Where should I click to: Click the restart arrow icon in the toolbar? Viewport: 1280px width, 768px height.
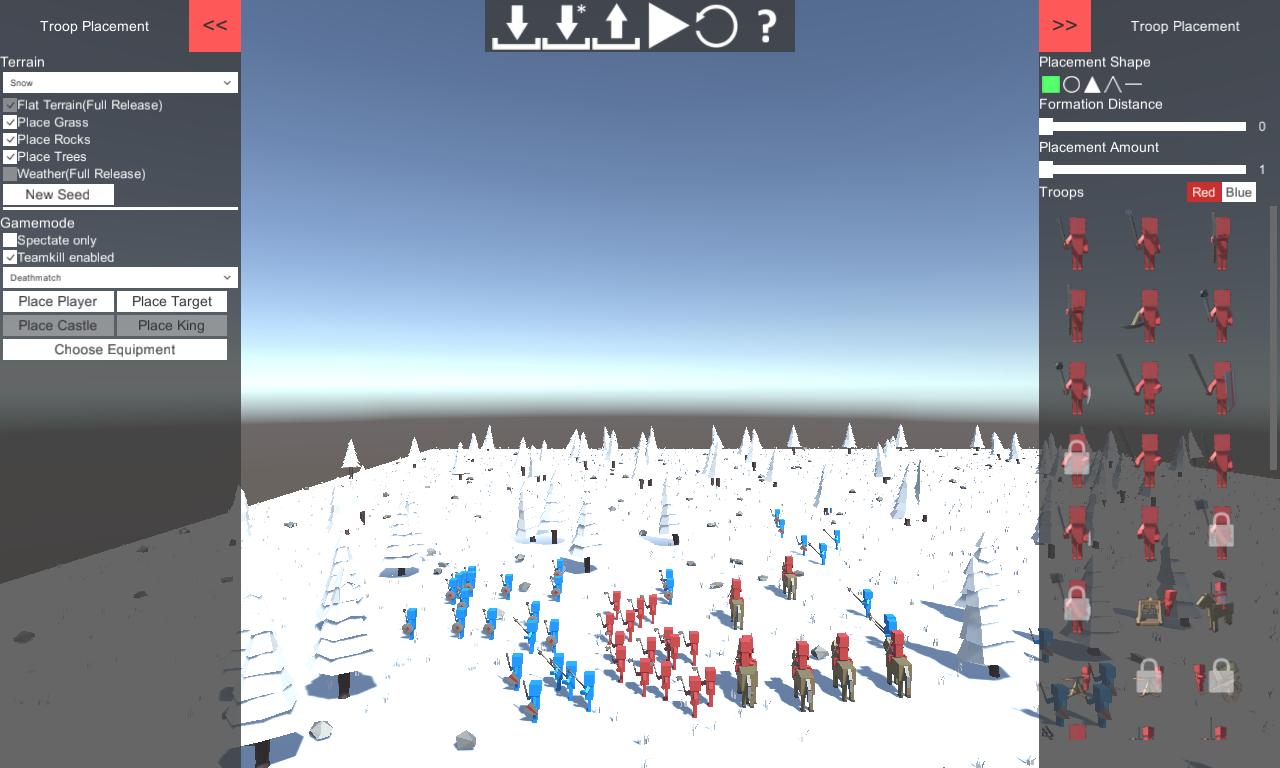click(714, 26)
